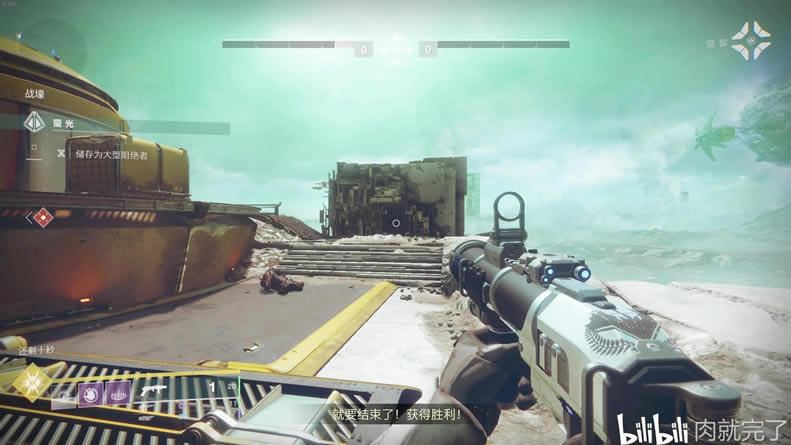Image resolution: width=791 pixels, height=445 pixels.
Task: Click the mote objective tracker icon
Action: pos(34,123)
